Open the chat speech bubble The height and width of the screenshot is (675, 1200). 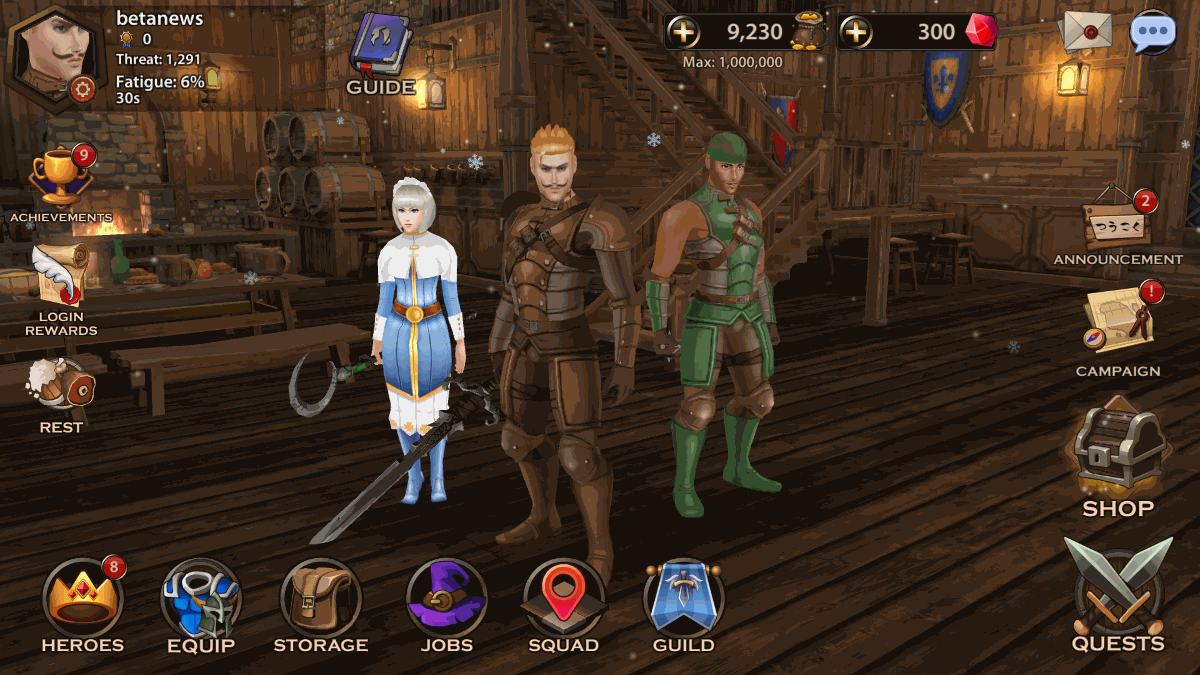click(1152, 32)
